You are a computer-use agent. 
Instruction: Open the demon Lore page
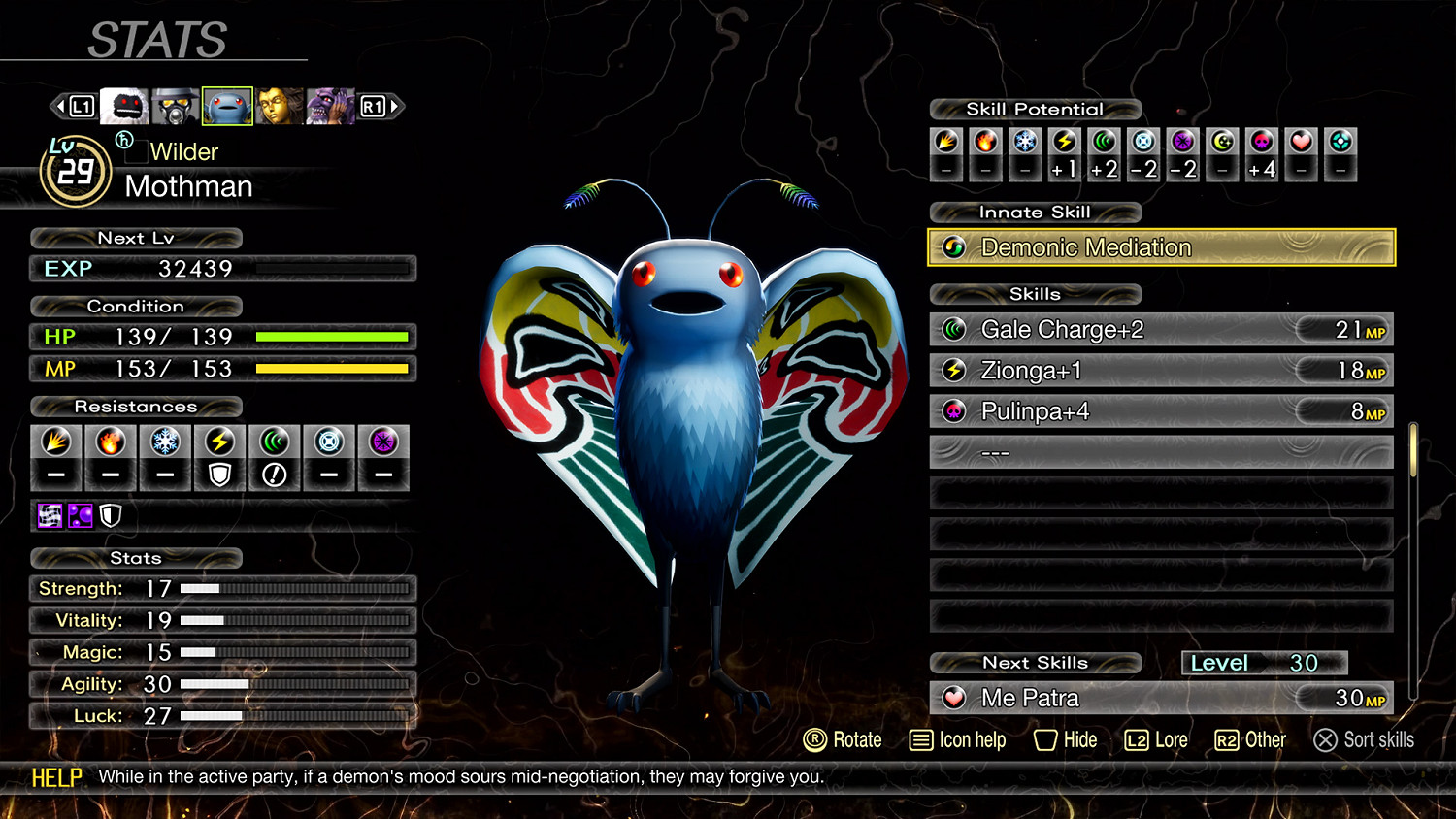pyautogui.click(x=1156, y=740)
